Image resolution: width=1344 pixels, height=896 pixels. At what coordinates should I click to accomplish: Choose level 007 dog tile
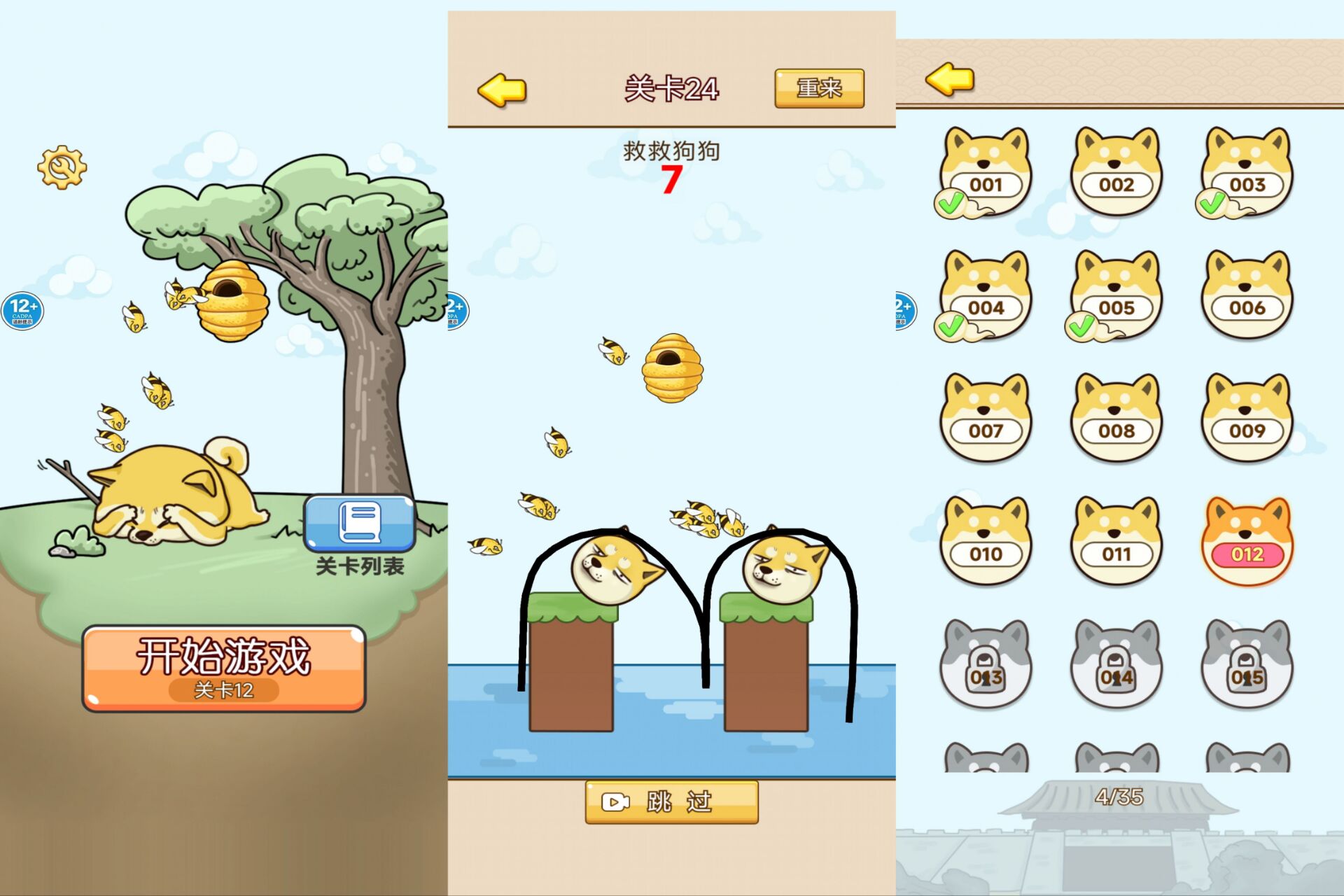[986, 418]
